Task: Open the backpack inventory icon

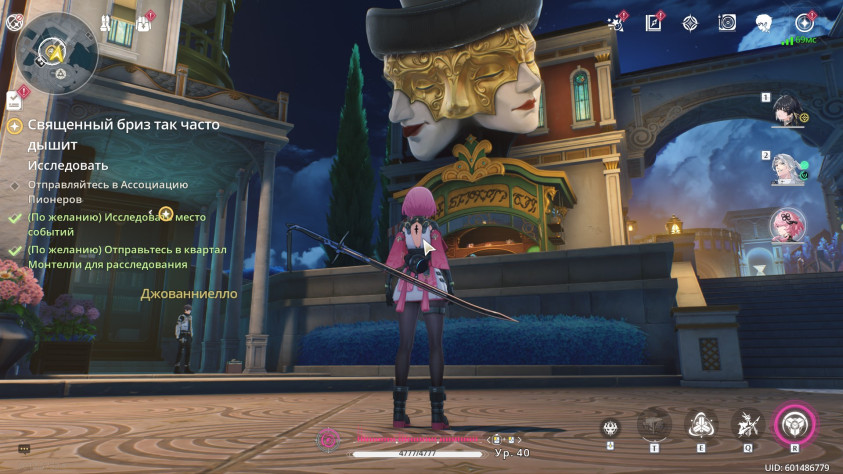Action: click(x=144, y=22)
